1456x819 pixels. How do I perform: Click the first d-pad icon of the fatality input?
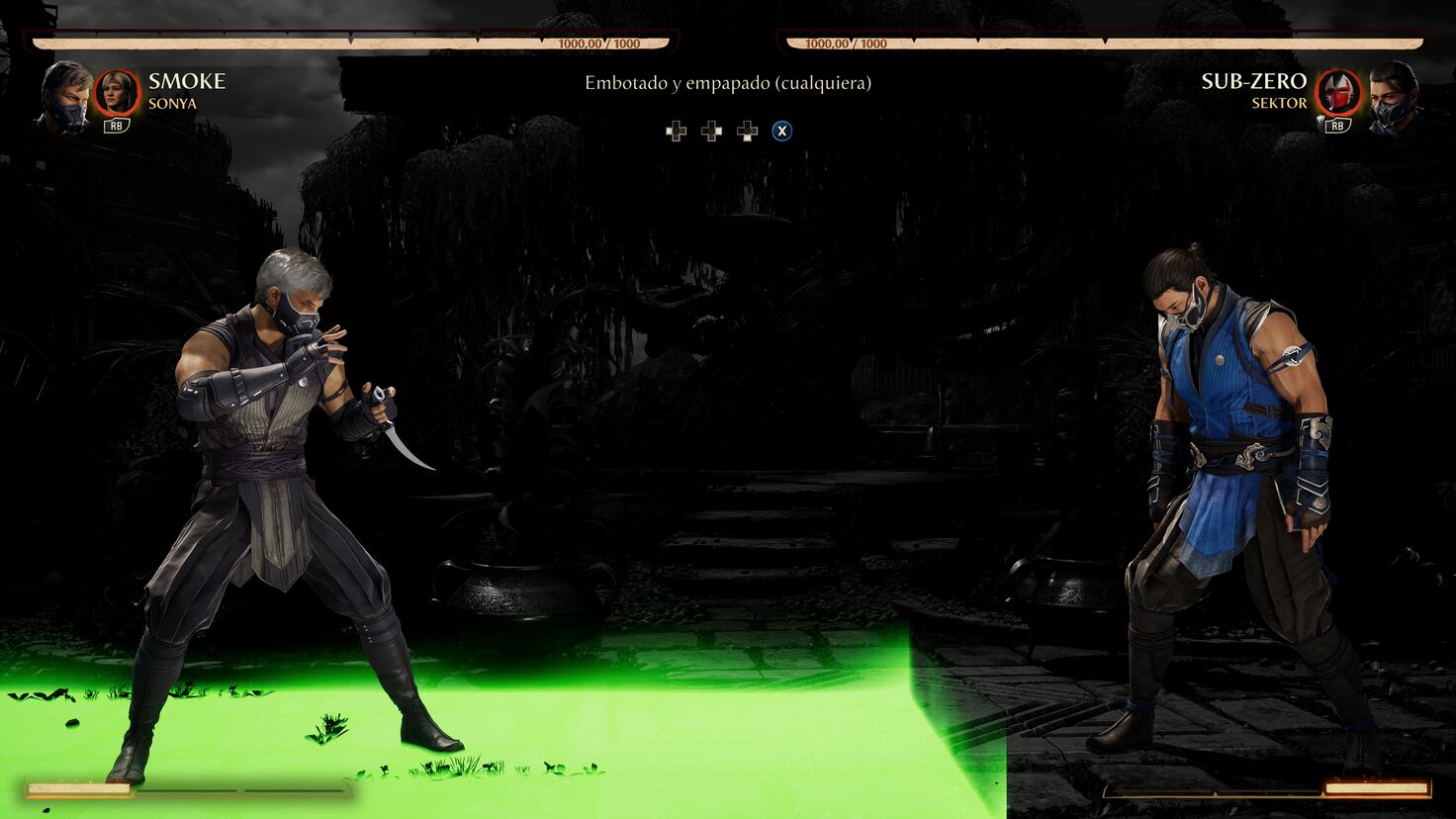click(x=676, y=131)
